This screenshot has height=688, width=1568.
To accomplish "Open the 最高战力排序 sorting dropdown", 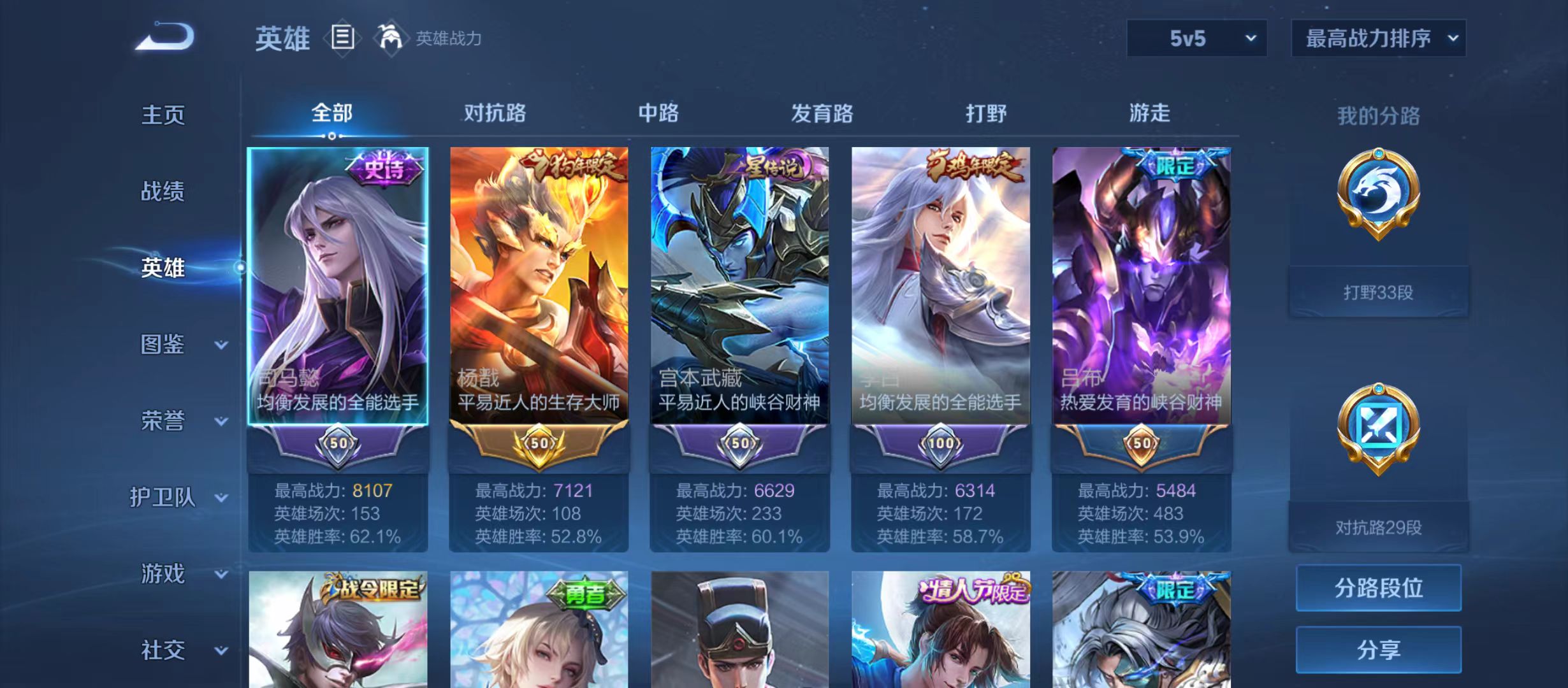I will 1378,38.
